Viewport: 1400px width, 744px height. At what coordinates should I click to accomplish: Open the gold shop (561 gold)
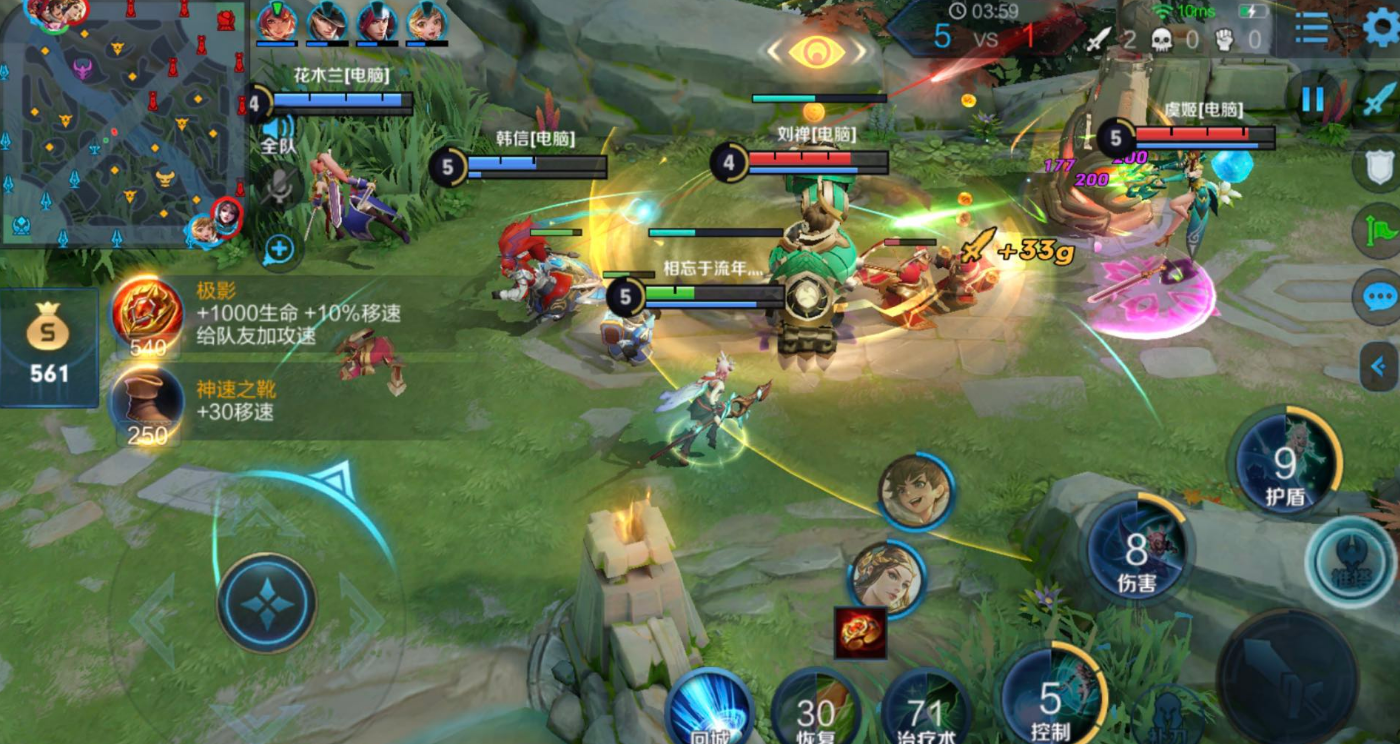coord(48,347)
